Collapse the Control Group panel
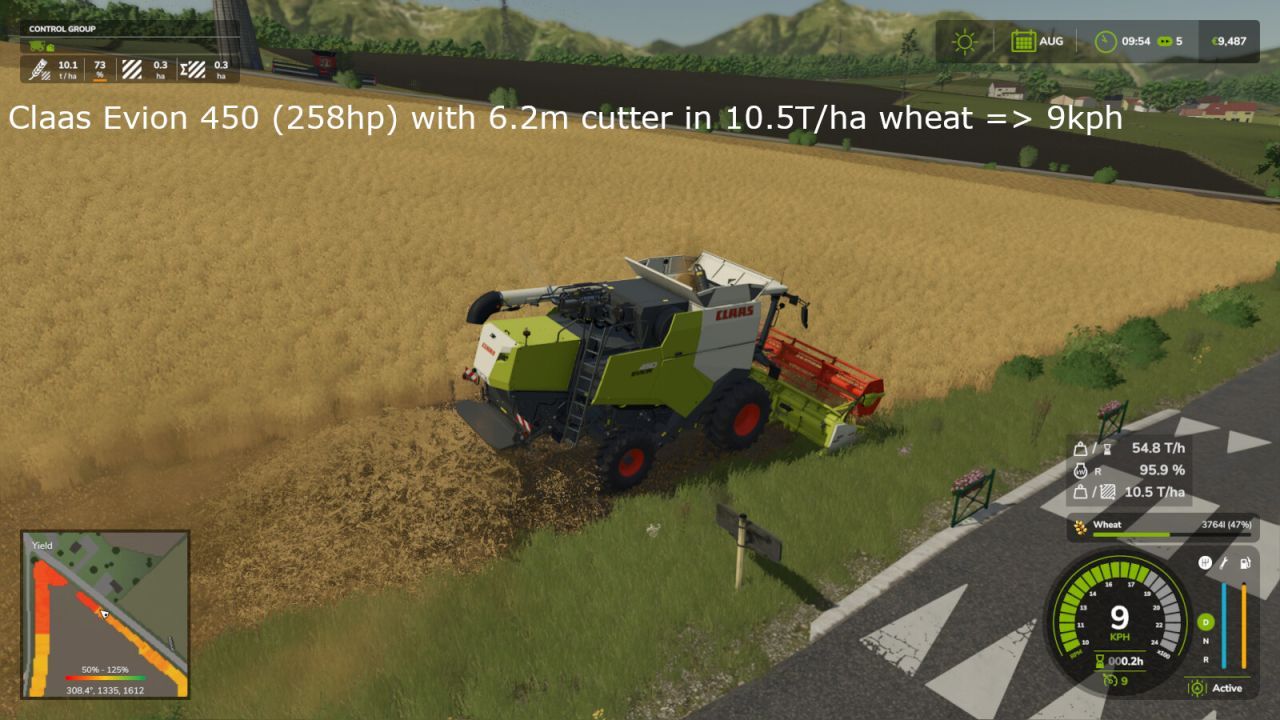This screenshot has width=1280, height=720. click(62, 28)
